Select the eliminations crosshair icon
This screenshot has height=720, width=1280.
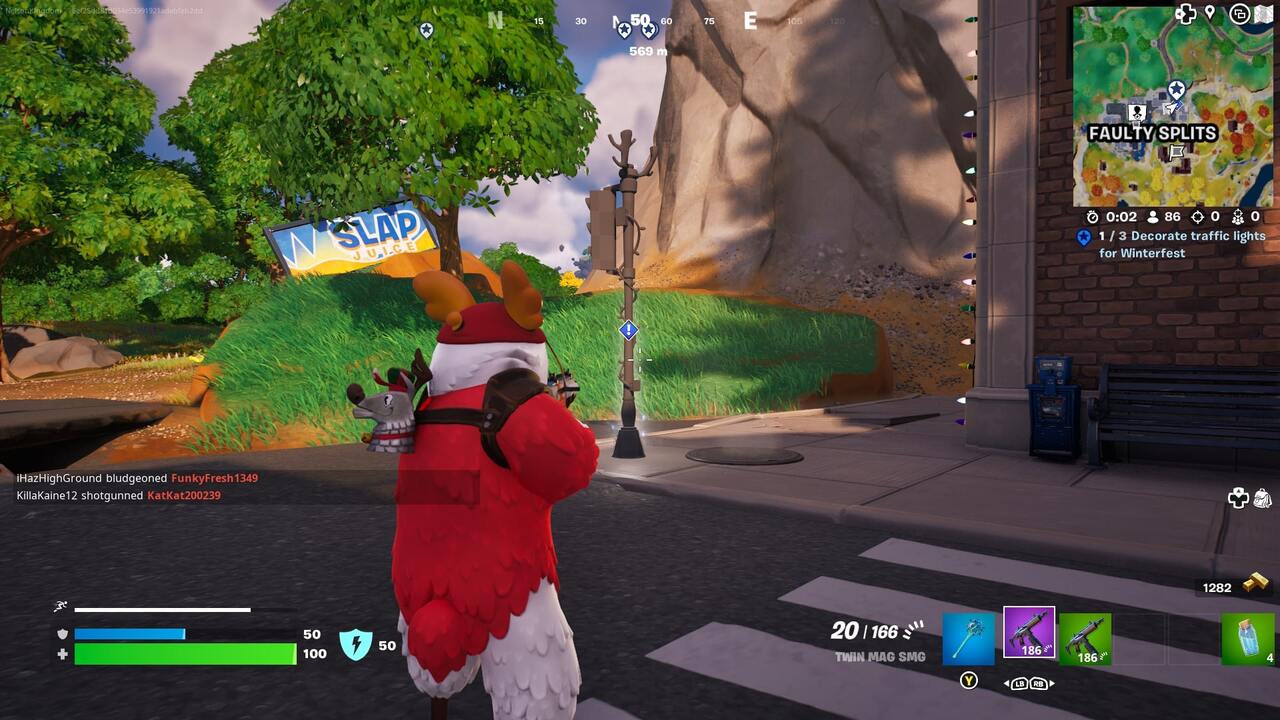click(1199, 217)
